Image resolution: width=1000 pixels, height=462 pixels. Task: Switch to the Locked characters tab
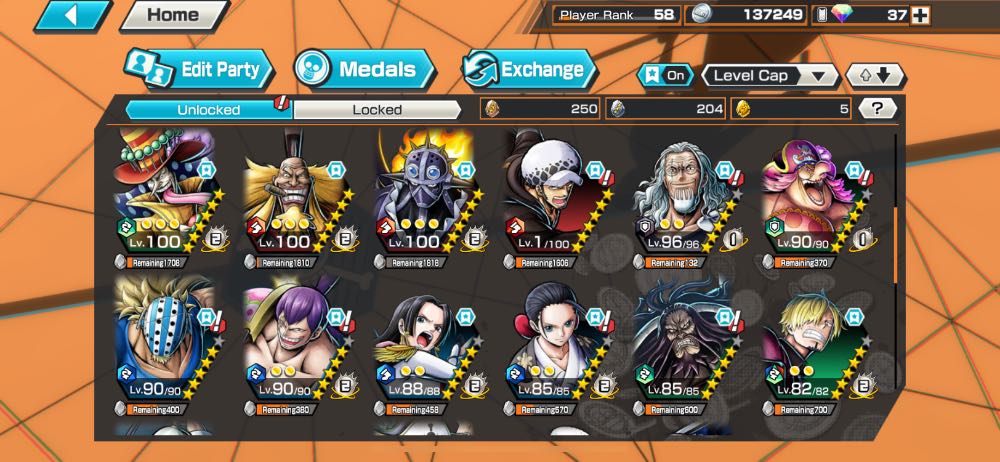[x=377, y=109]
